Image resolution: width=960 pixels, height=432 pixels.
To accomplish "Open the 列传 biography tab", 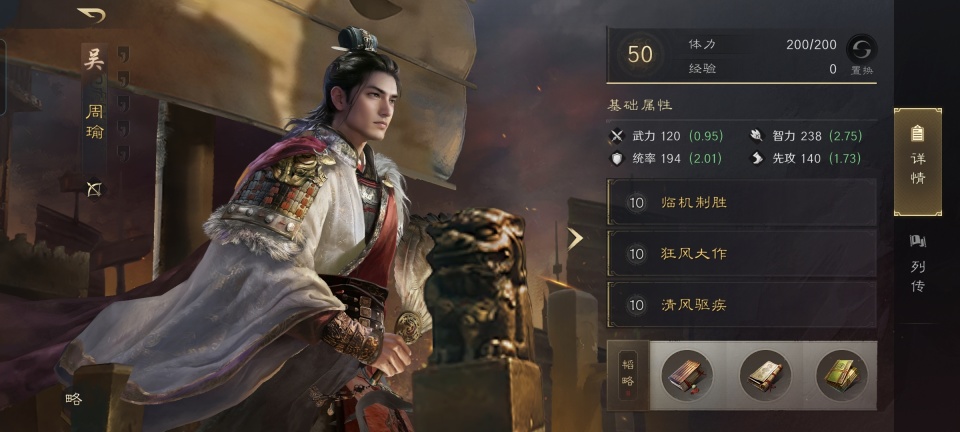I will [917, 264].
